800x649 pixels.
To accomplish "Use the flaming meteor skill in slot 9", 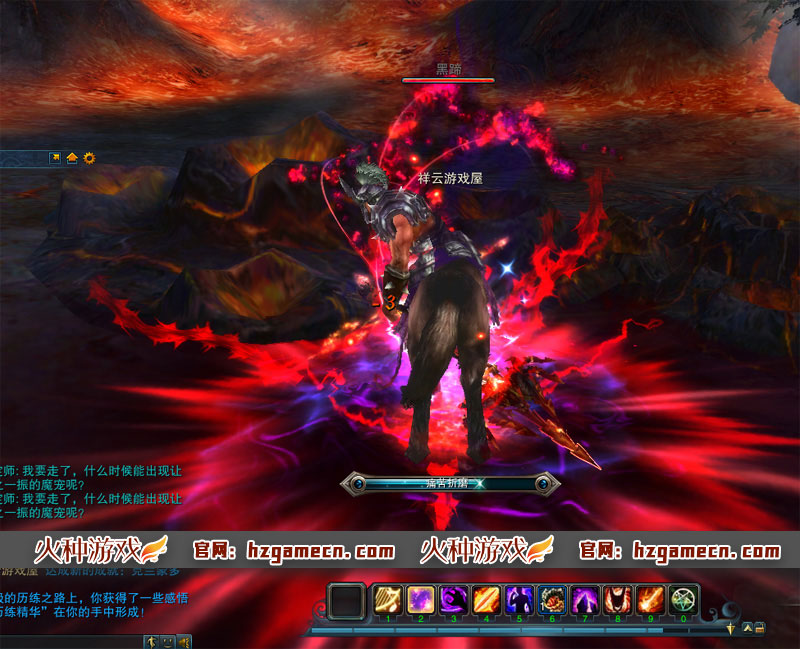I will 651,600.
